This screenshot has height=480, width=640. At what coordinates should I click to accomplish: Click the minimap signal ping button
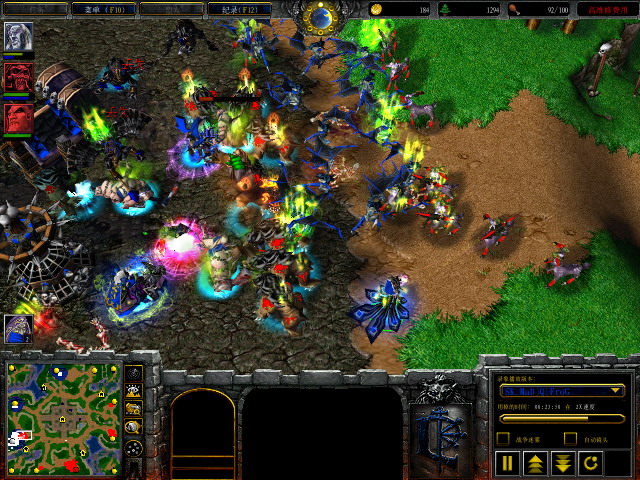pyautogui.click(x=134, y=374)
